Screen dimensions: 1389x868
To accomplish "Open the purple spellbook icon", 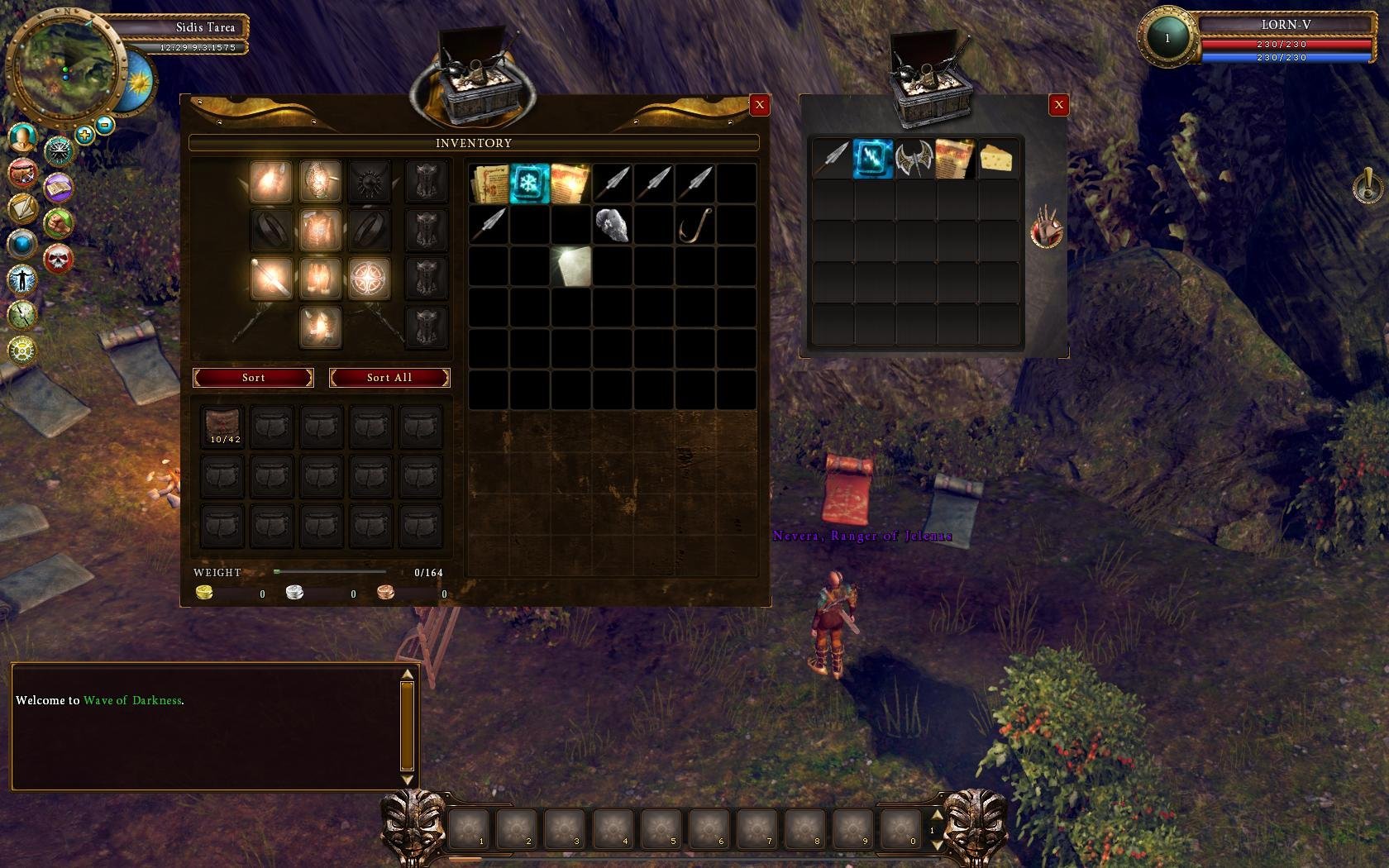I will 58,188.
